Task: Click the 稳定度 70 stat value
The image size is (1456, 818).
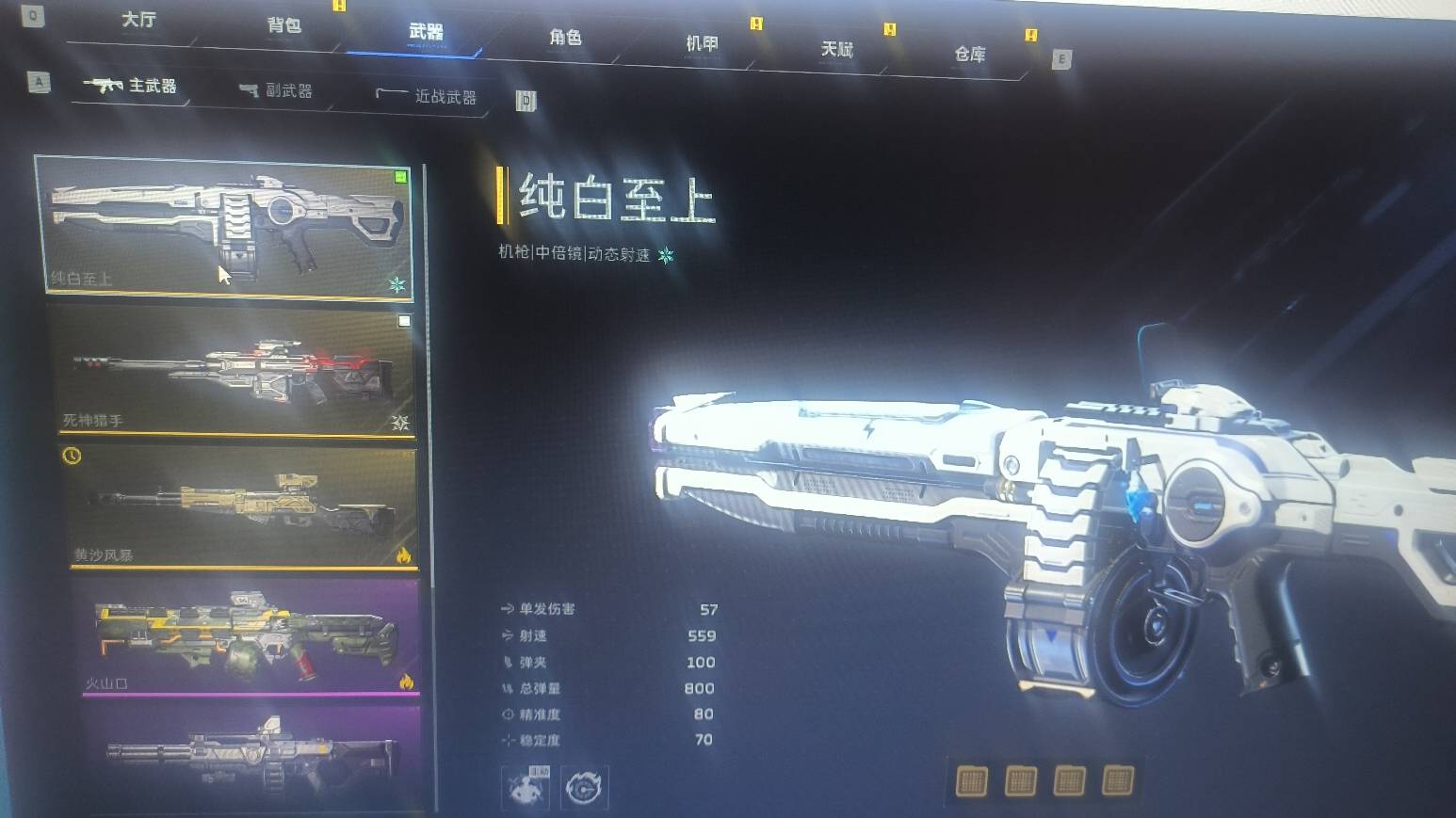Action: 701,741
